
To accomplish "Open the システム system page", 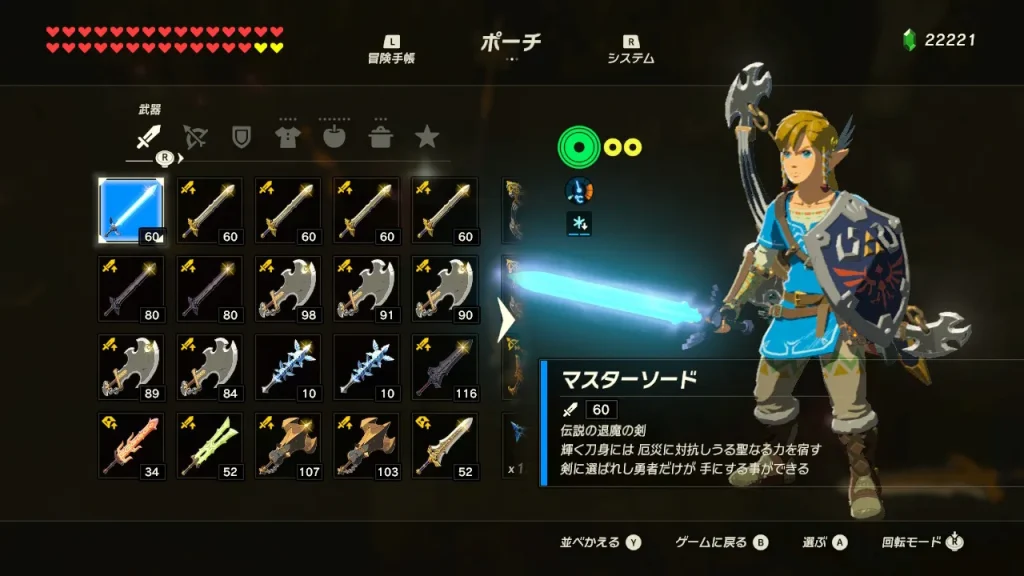I will pyautogui.click(x=631, y=50).
